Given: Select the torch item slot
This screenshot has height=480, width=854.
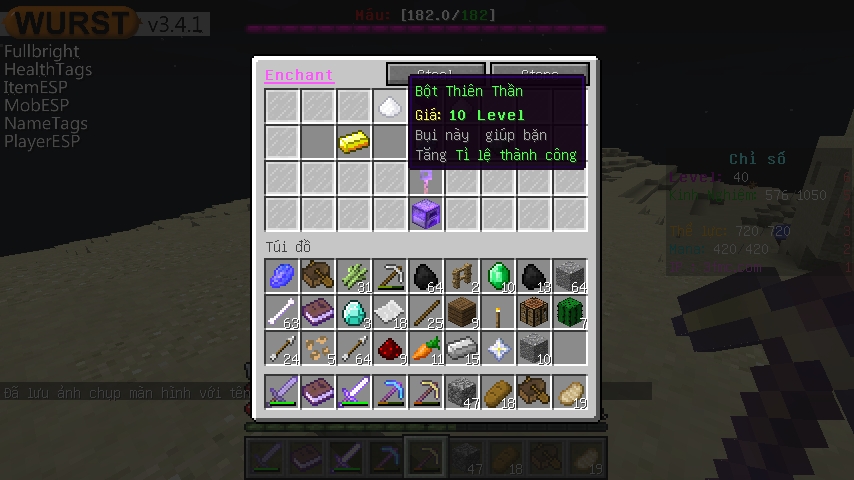Looking at the screenshot, I should coord(498,312).
